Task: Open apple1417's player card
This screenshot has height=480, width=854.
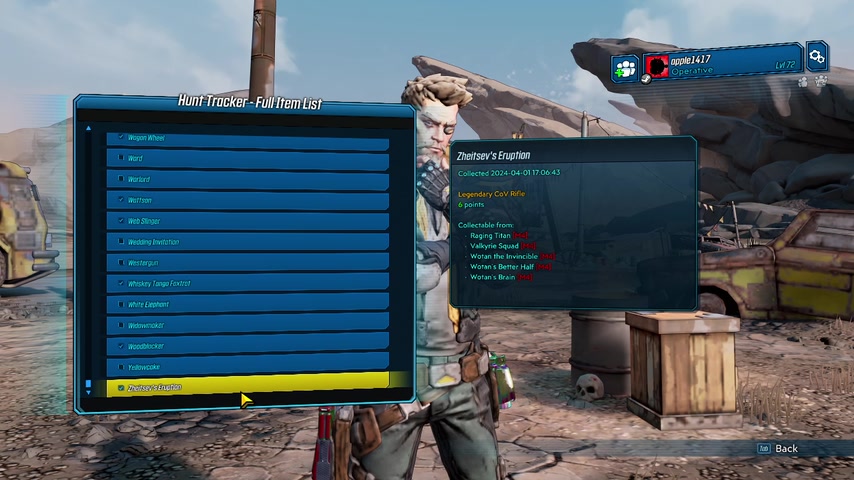Action: tap(722, 65)
